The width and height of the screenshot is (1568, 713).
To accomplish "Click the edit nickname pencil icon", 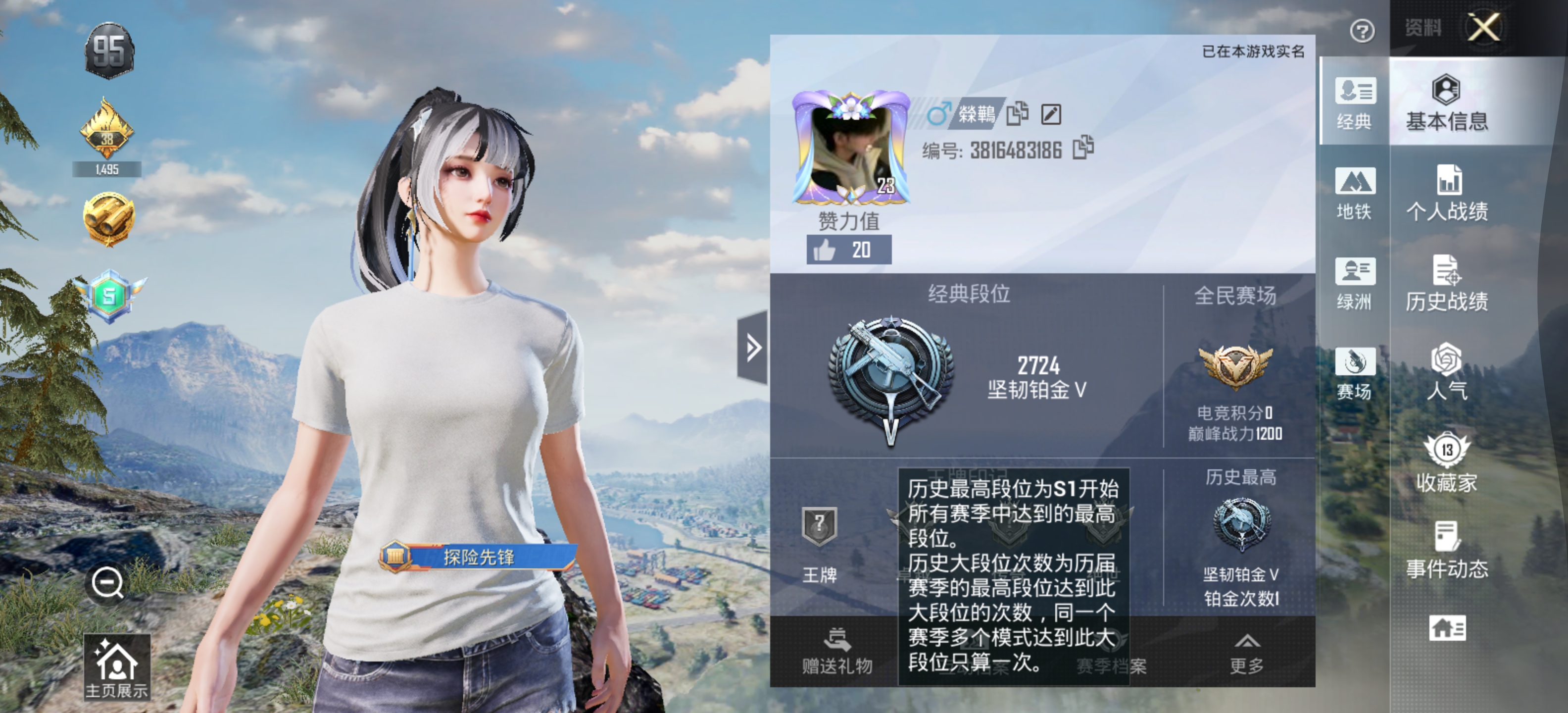I will [1051, 114].
